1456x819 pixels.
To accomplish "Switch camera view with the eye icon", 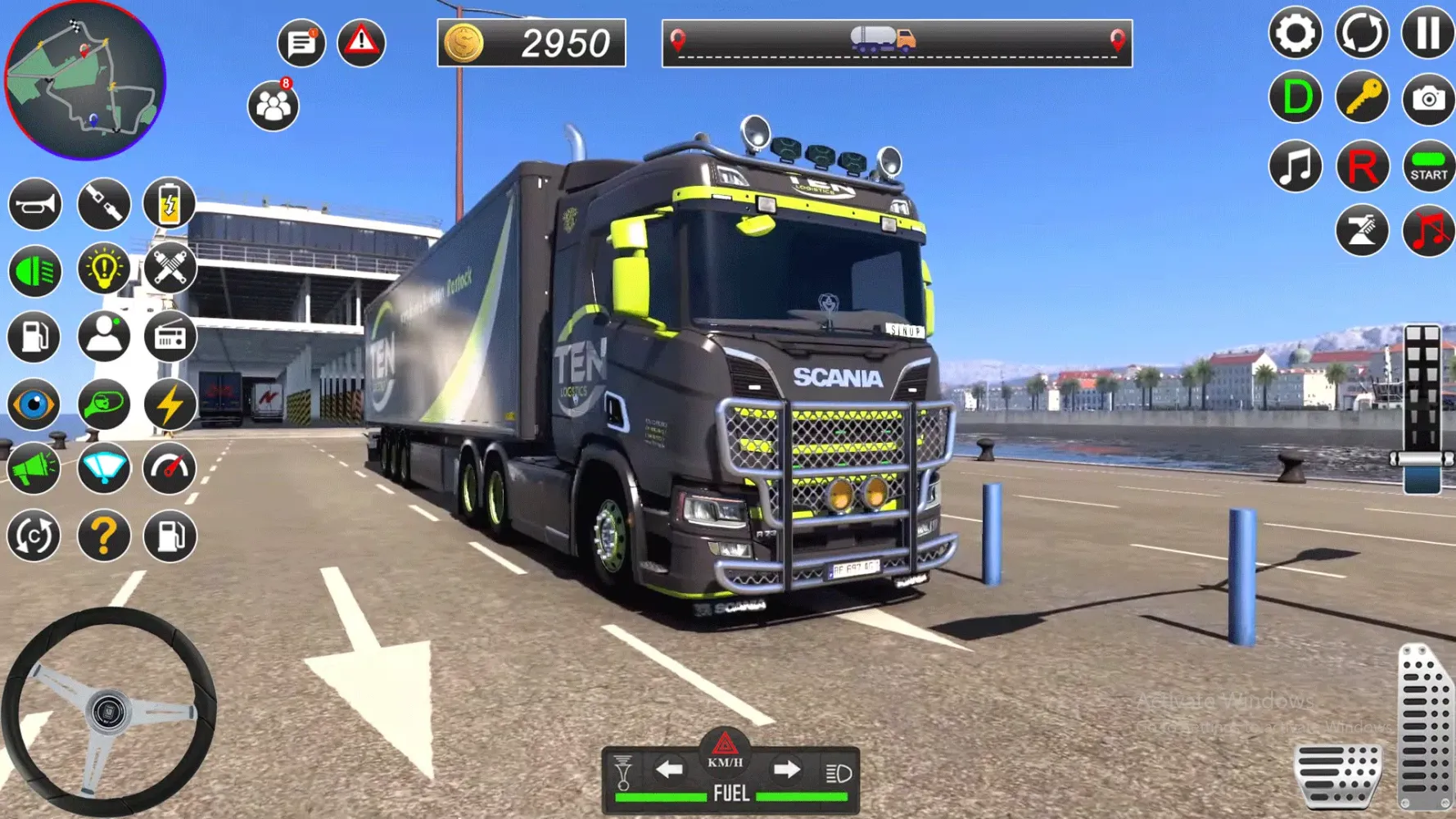I will (x=33, y=401).
